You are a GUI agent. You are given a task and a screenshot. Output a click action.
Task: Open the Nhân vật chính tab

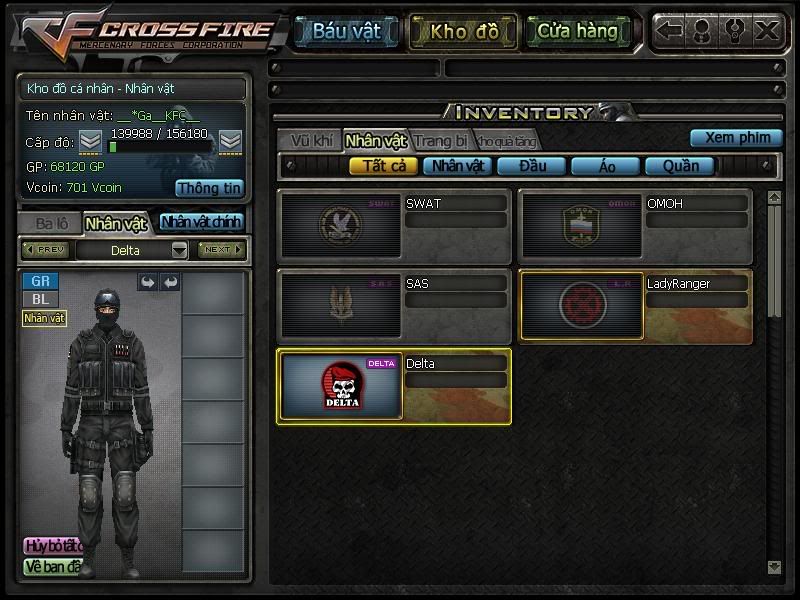[201, 222]
